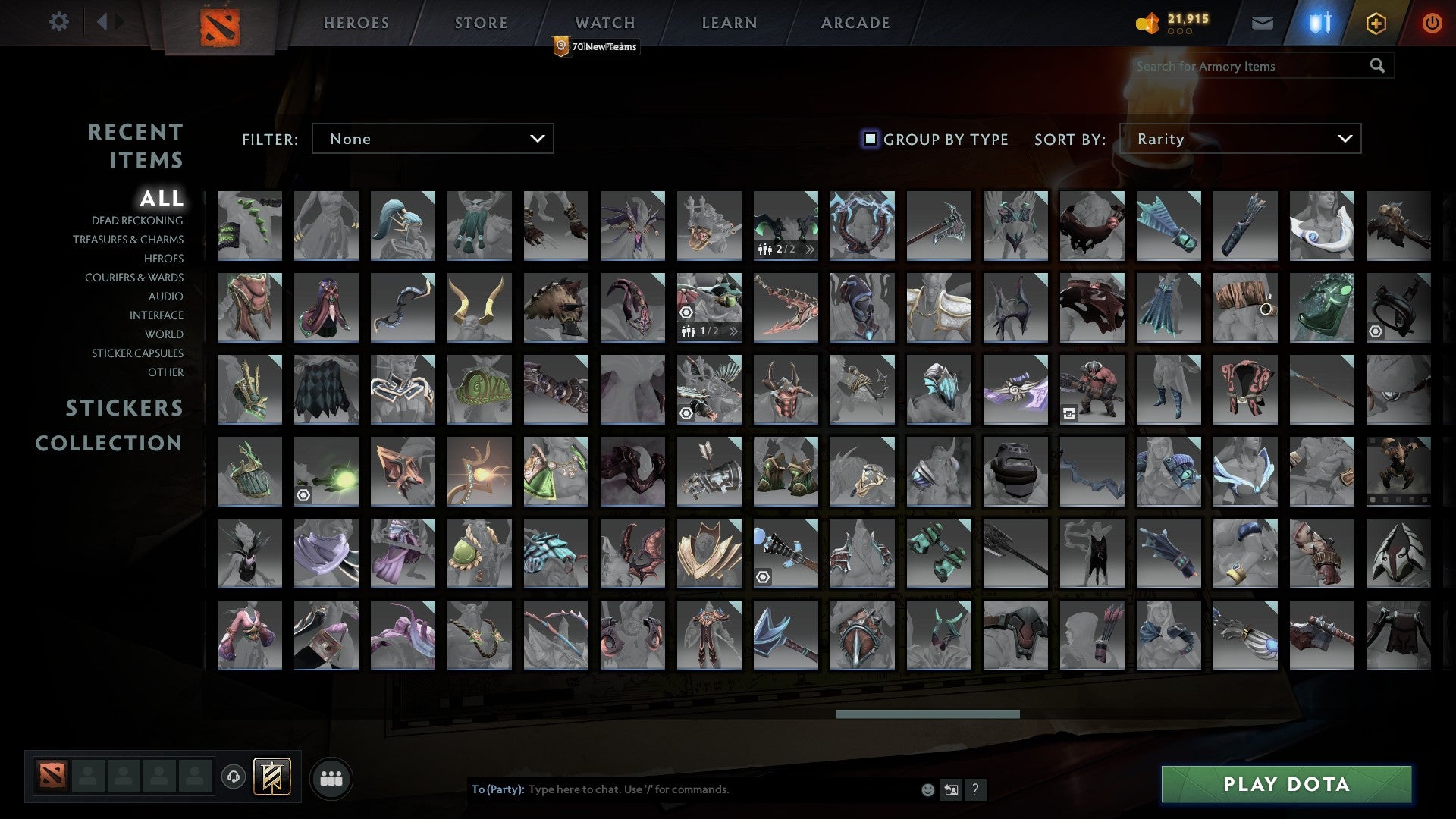The height and width of the screenshot is (819, 1456).
Task: Open the Arcade tab
Action: pos(855,23)
